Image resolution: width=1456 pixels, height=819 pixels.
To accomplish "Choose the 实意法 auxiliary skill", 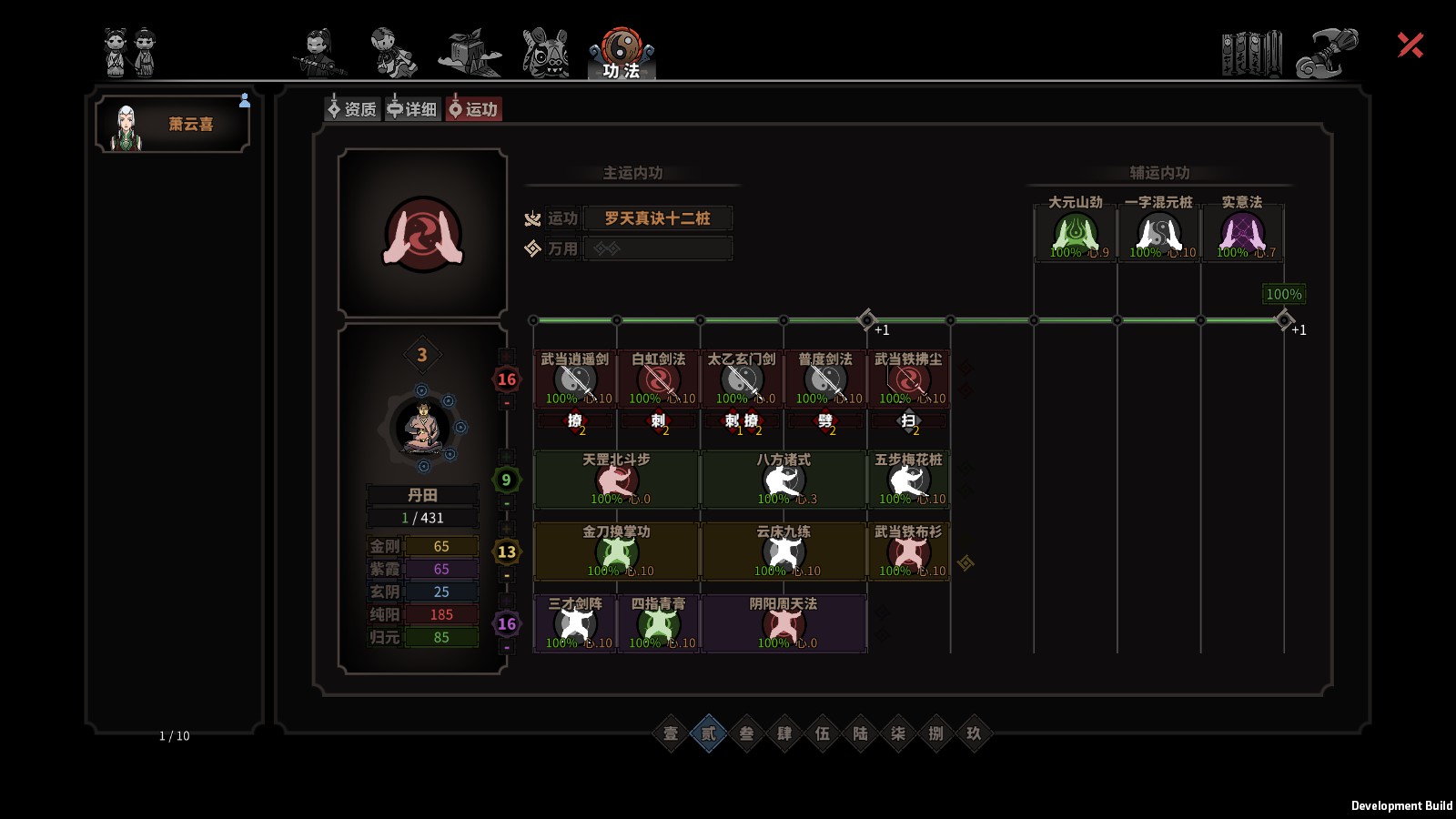I will click(x=1242, y=234).
